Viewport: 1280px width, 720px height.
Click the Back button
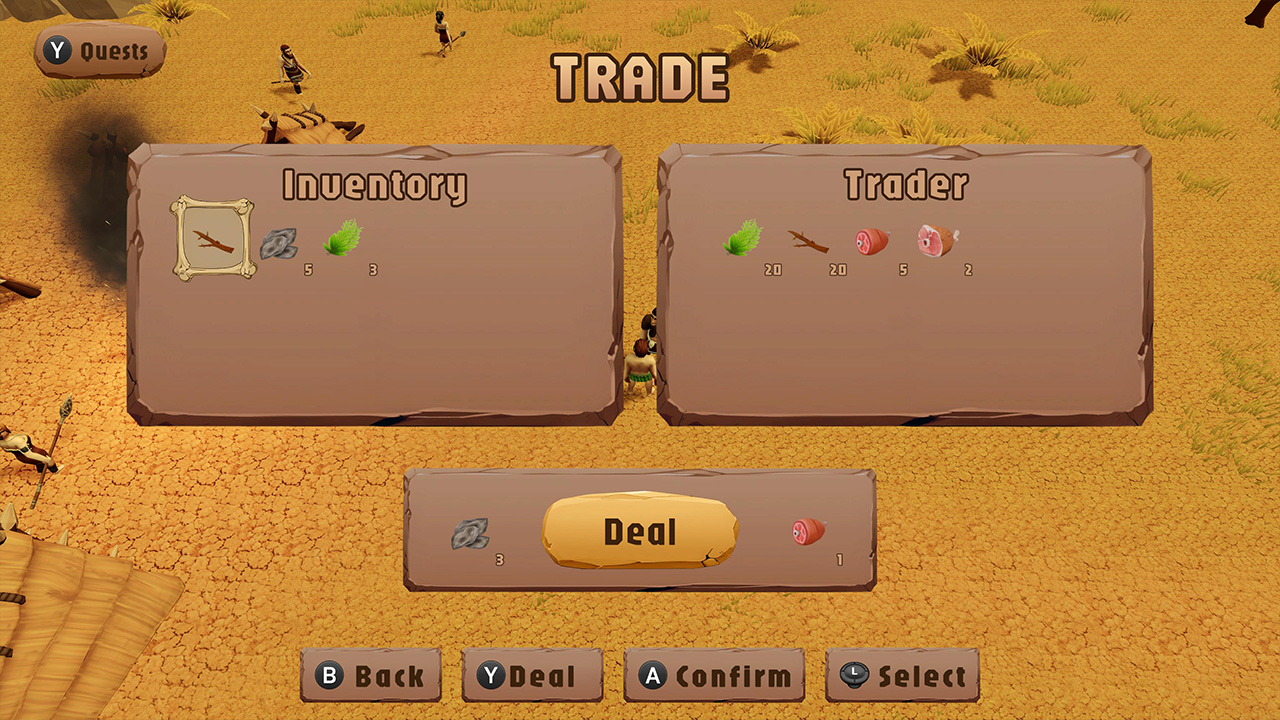(370, 675)
